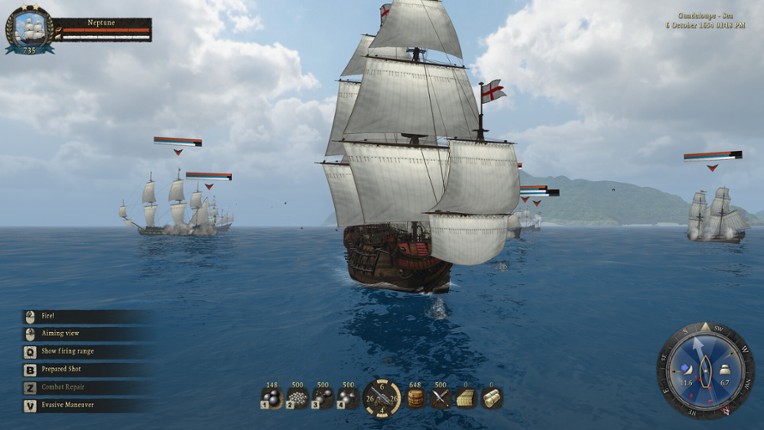Click the crossed cannons dial
The image size is (764, 430).
[381, 397]
